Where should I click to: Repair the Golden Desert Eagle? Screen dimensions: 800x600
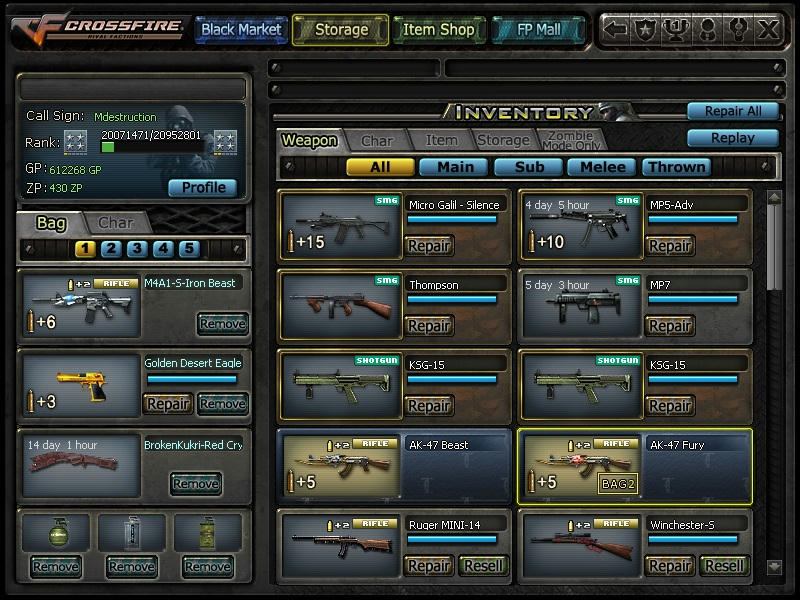point(168,404)
